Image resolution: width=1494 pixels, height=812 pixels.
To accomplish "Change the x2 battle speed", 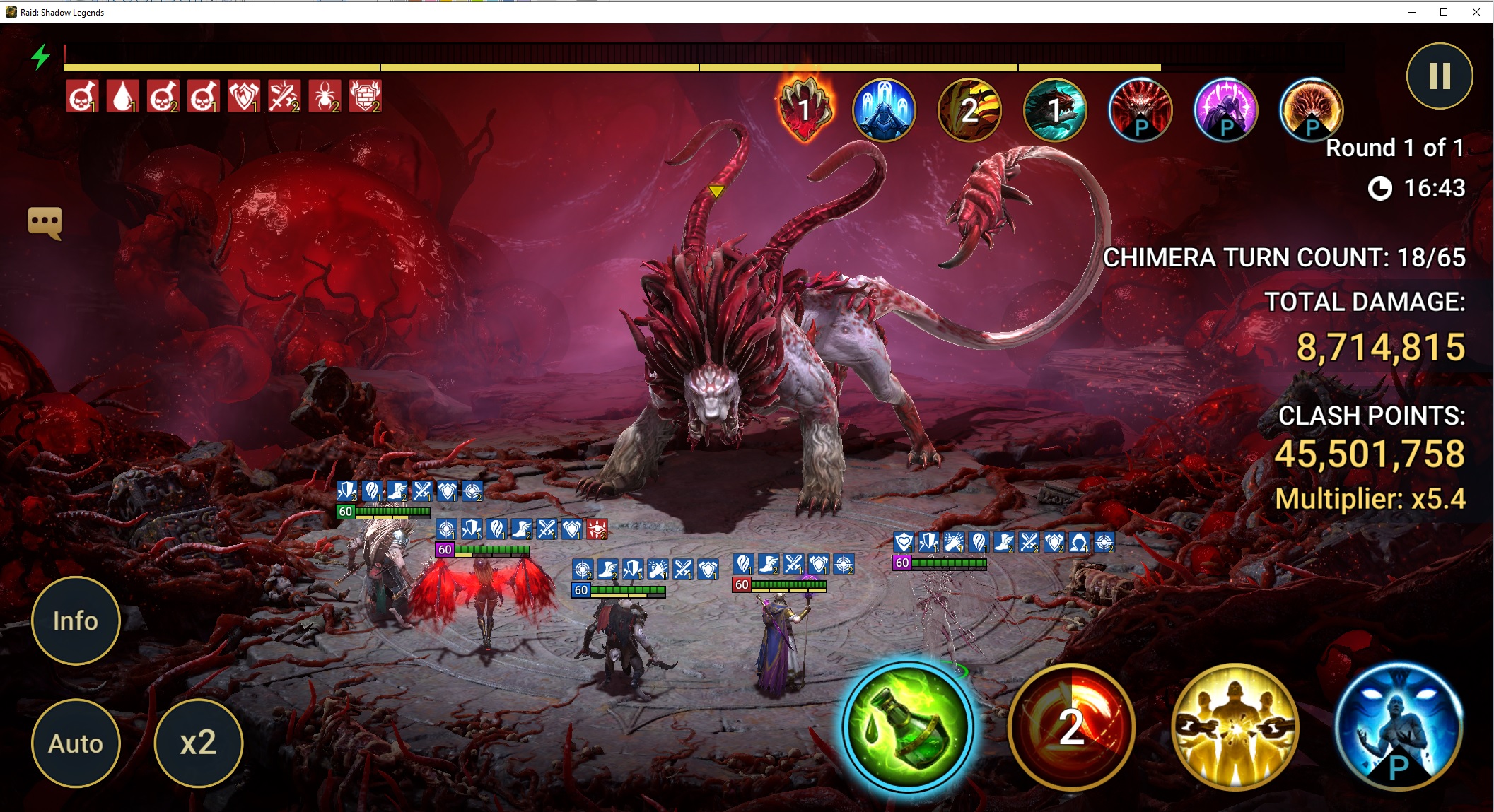I will pos(198,743).
